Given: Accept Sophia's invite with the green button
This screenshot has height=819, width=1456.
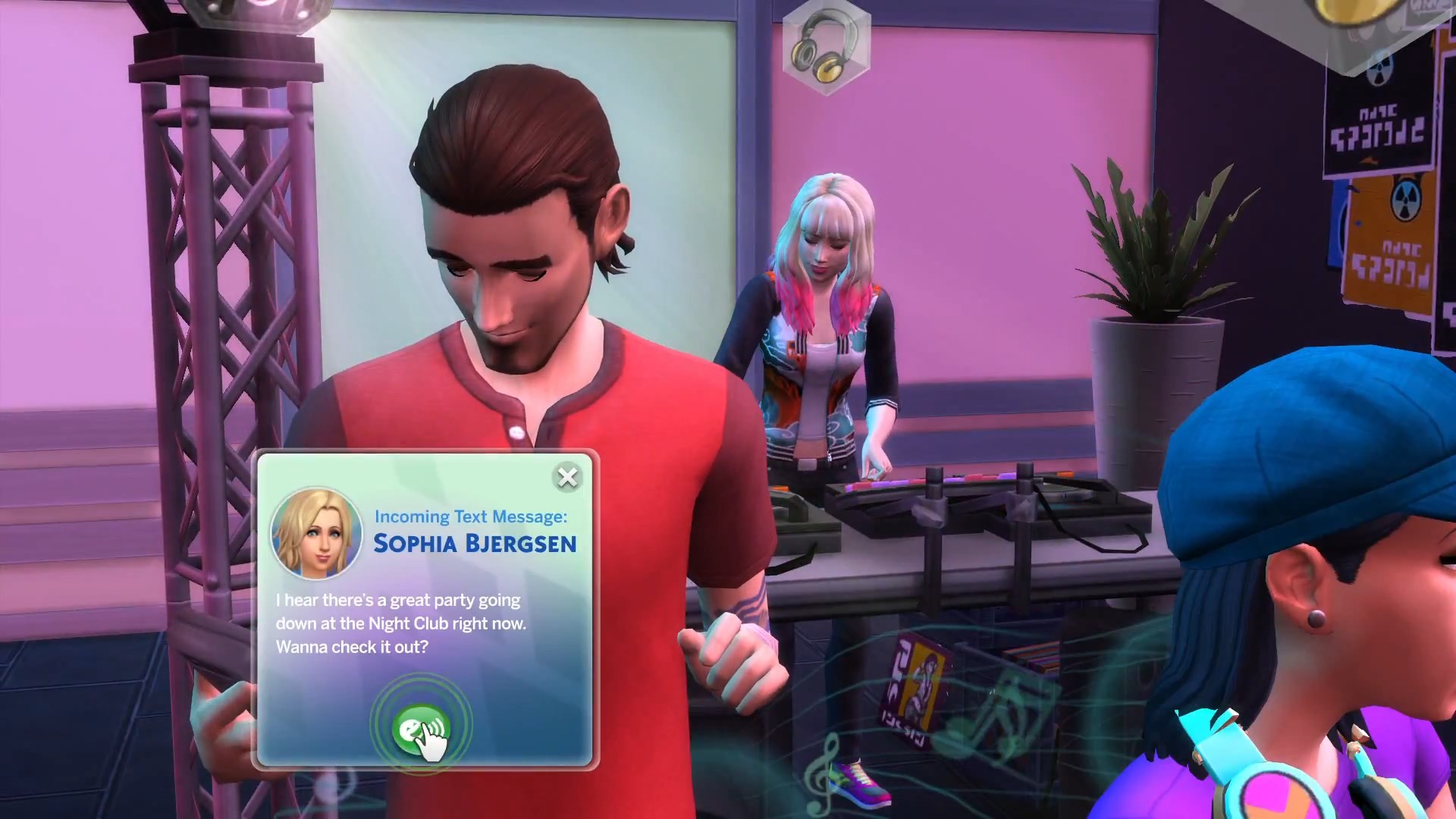Looking at the screenshot, I should point(421,728).
